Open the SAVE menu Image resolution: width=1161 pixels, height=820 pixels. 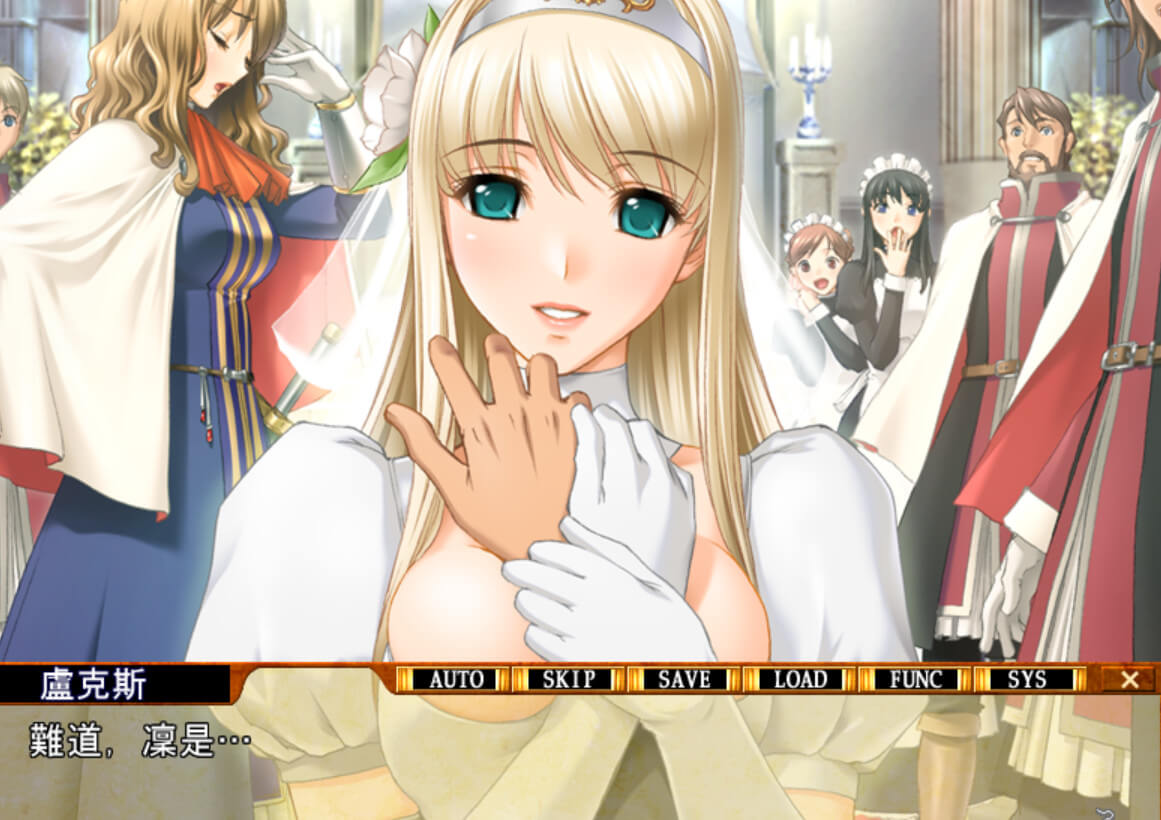click(684, 680)
